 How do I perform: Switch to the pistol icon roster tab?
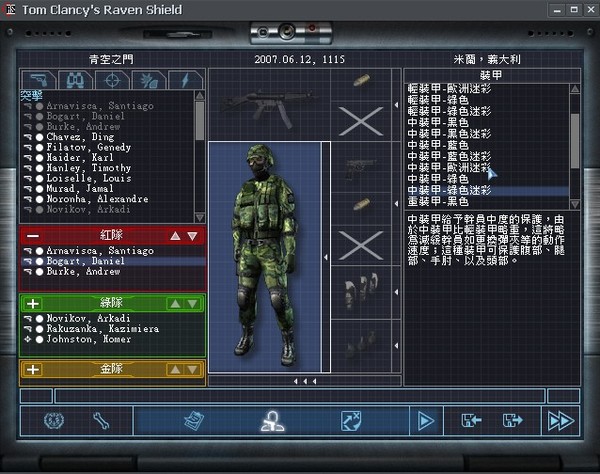pos(39,79)
